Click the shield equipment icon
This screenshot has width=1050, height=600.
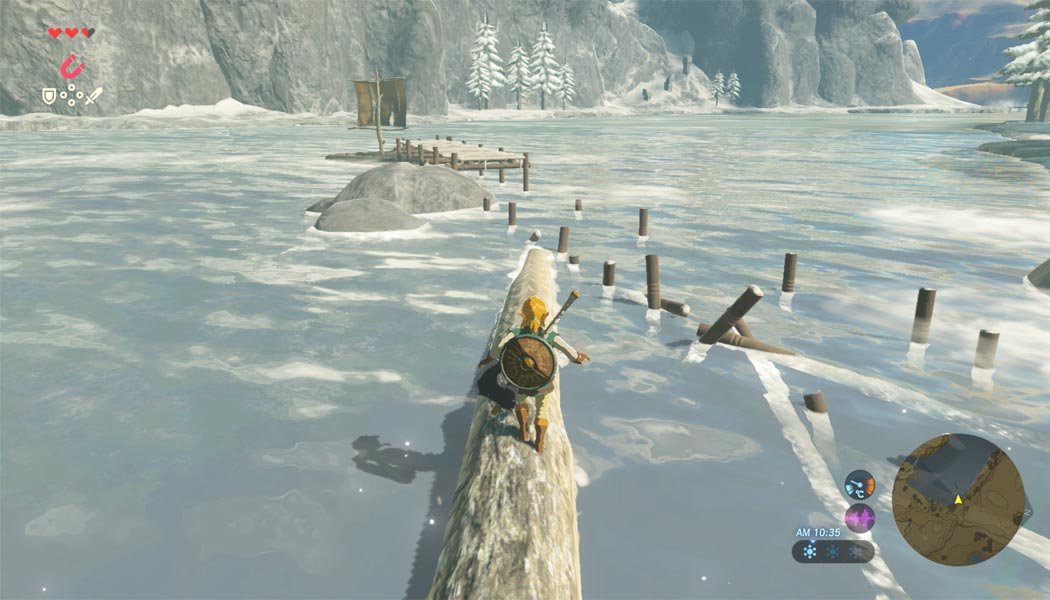[48, 97]
